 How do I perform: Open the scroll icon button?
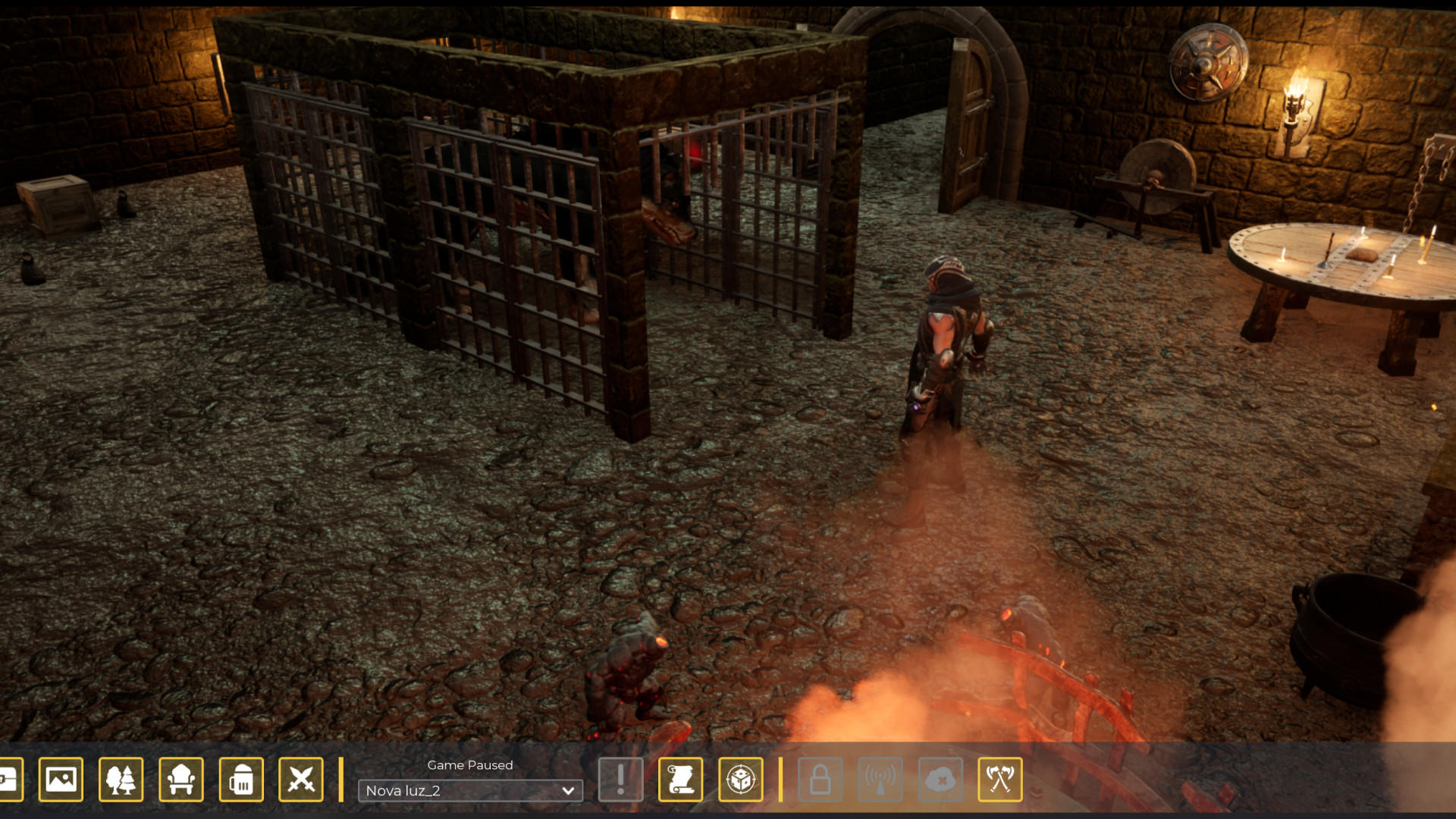[x=680, y=780]
